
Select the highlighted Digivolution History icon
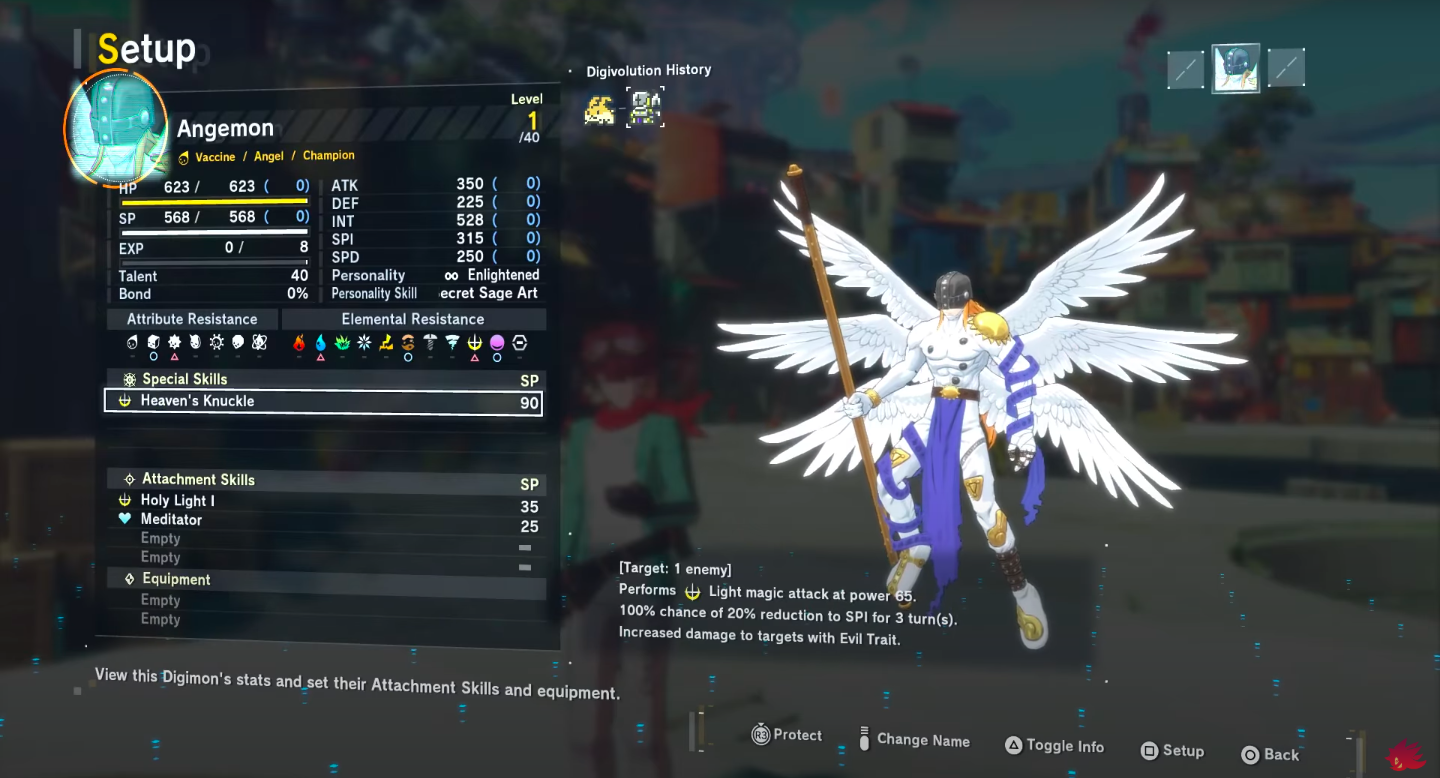coord(645,108)
